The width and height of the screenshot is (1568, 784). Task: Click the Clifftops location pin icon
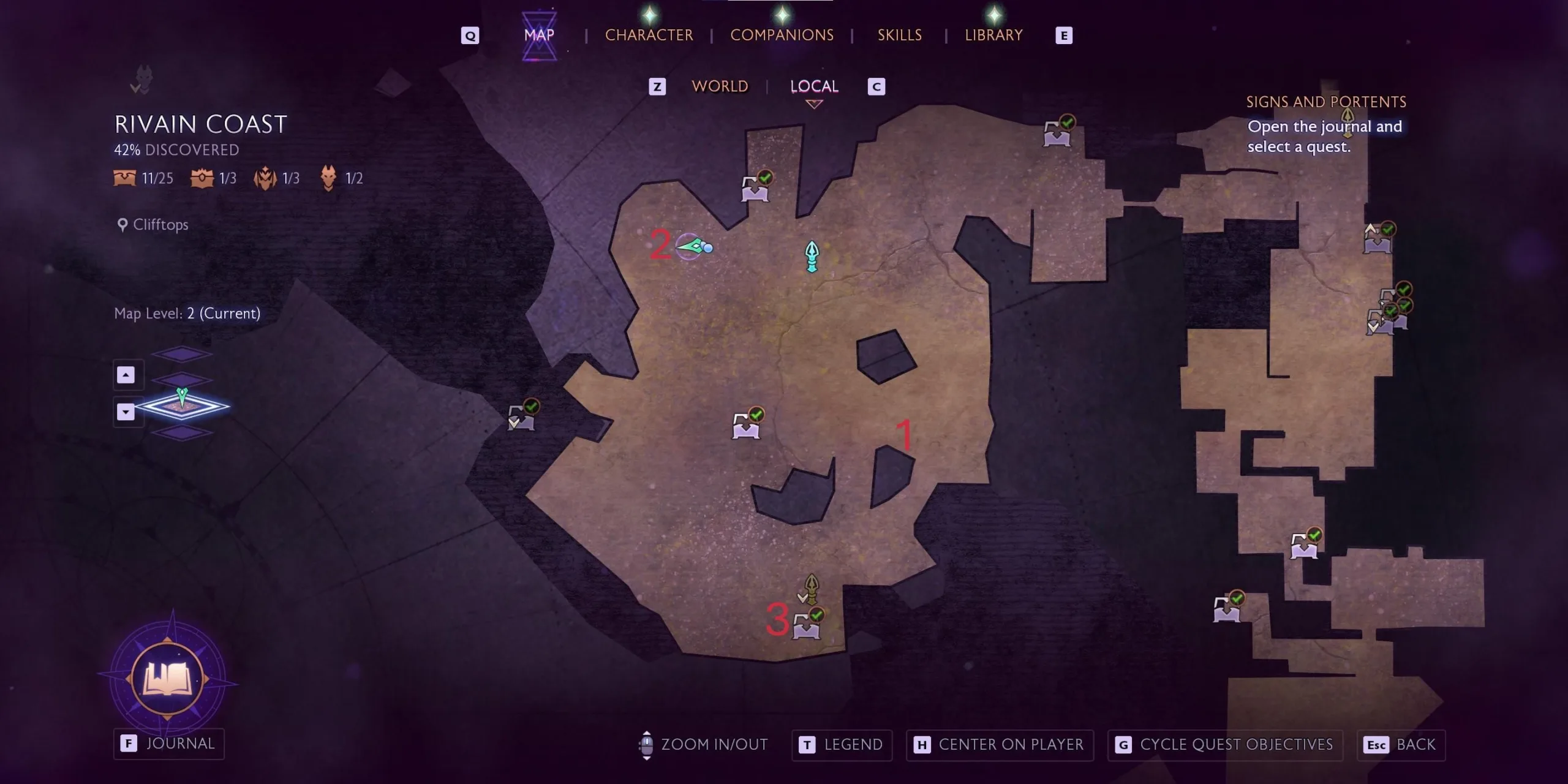(123, 224)
